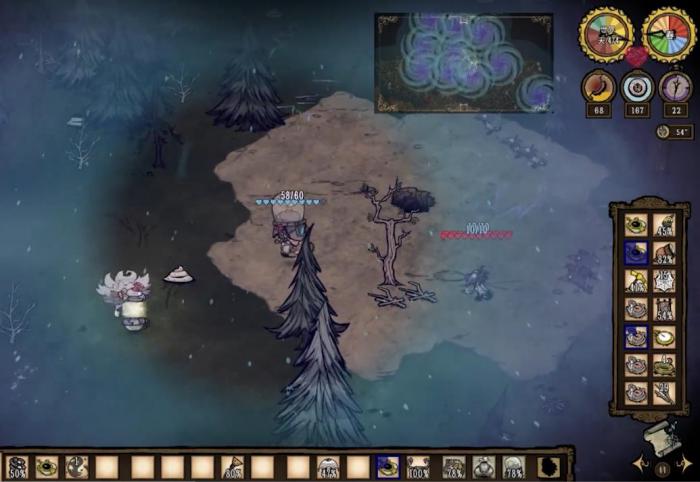Open the minimap in the top HUD

(x=463, y=62)
